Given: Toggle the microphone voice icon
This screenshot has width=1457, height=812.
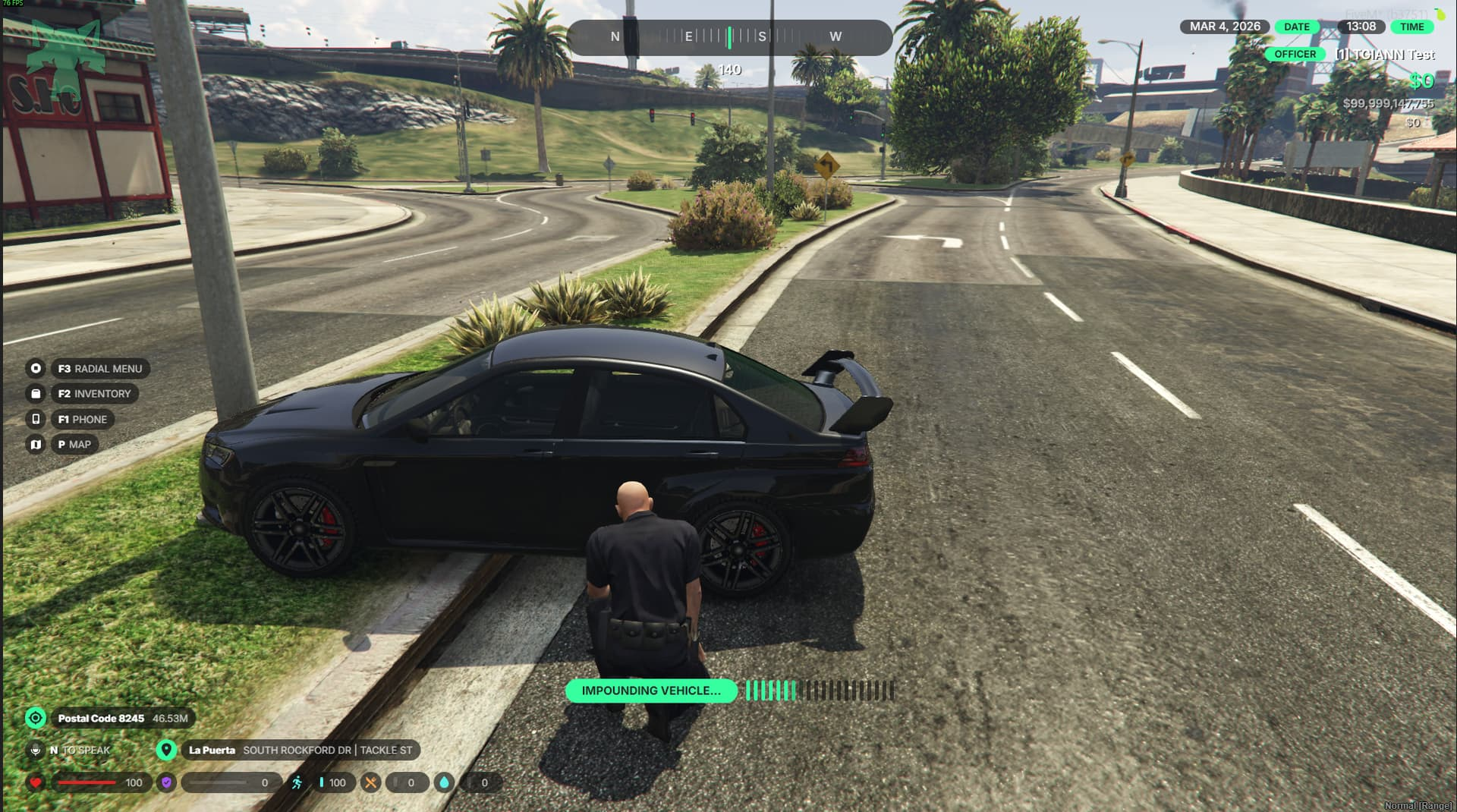Looking at the screenshot, I should pos(36,750).
